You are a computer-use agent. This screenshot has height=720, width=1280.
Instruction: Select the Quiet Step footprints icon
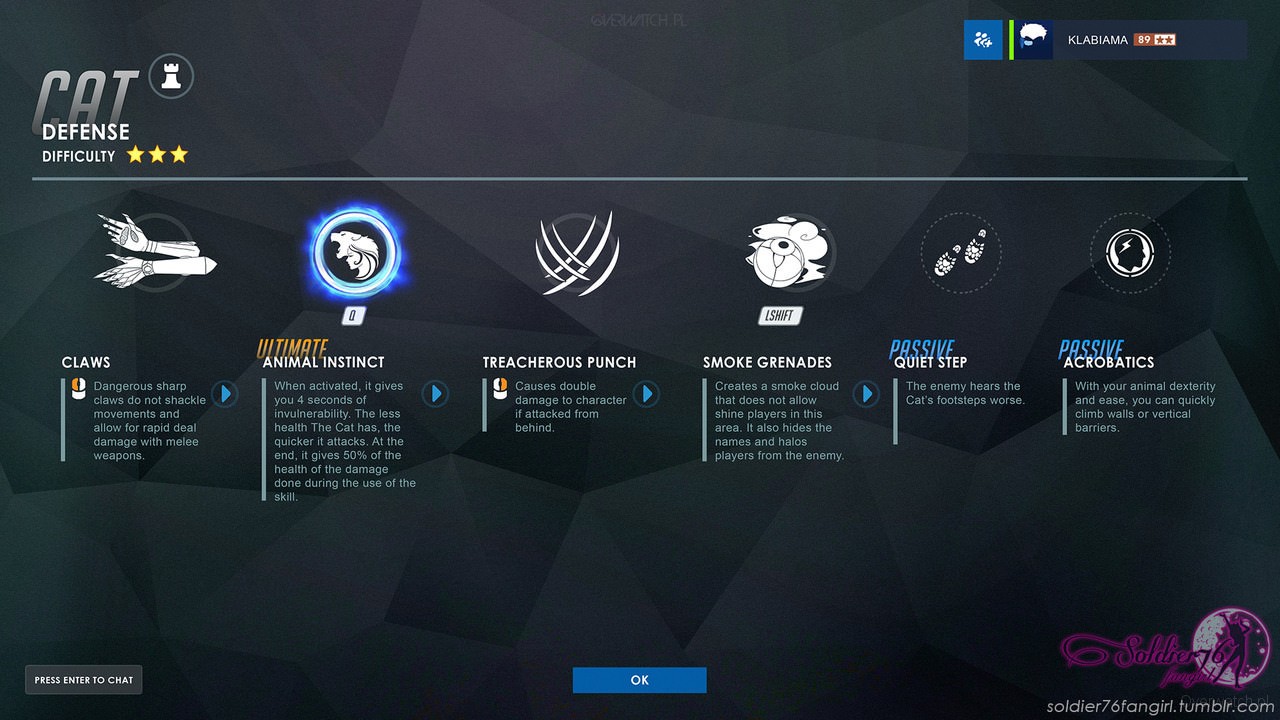(959, 253)
